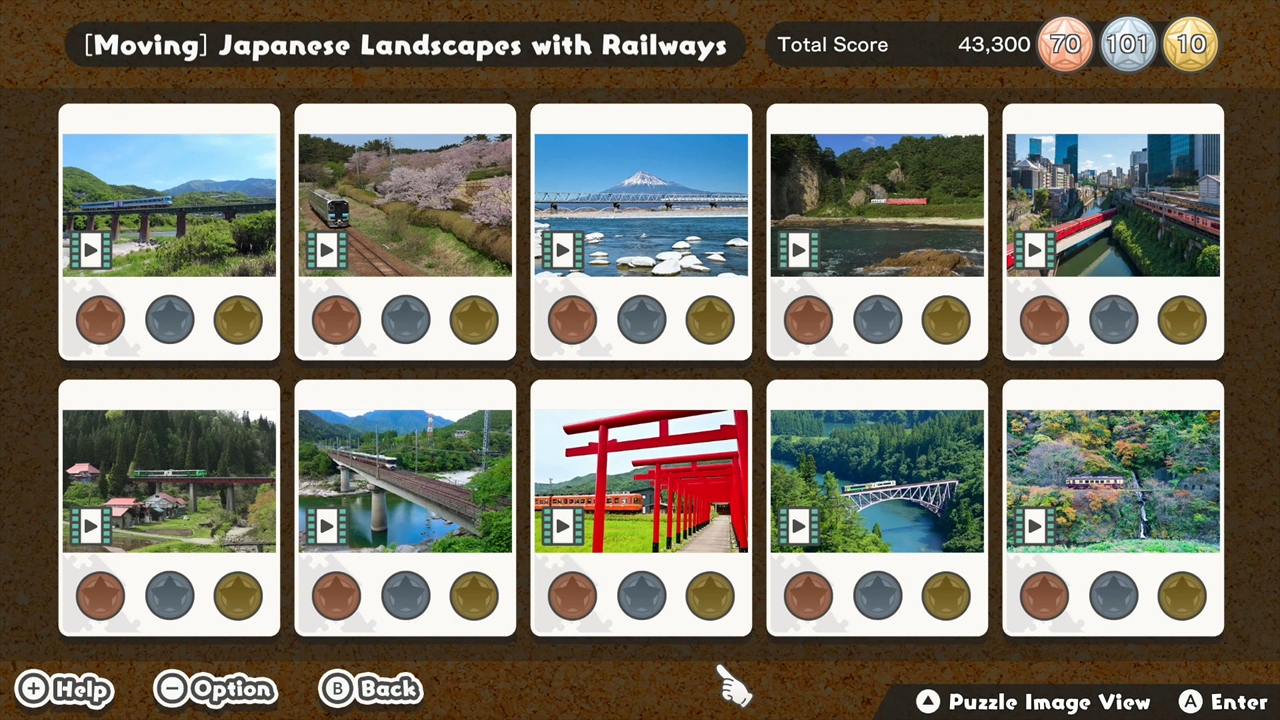This screenshot has height=720, width=1280.
Task: Click the bronze medal under the Mount Fuji puzzle
Action: [572, 318]
